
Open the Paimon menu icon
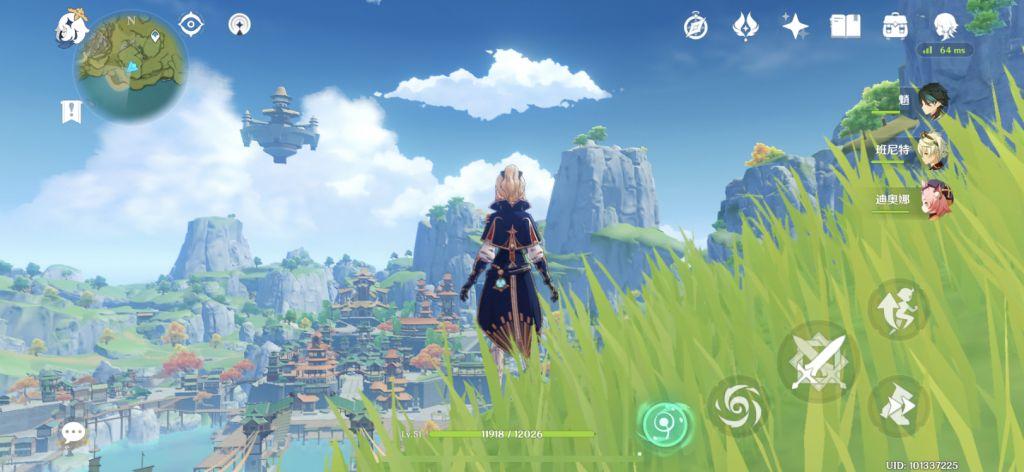(x=71, y=27)
